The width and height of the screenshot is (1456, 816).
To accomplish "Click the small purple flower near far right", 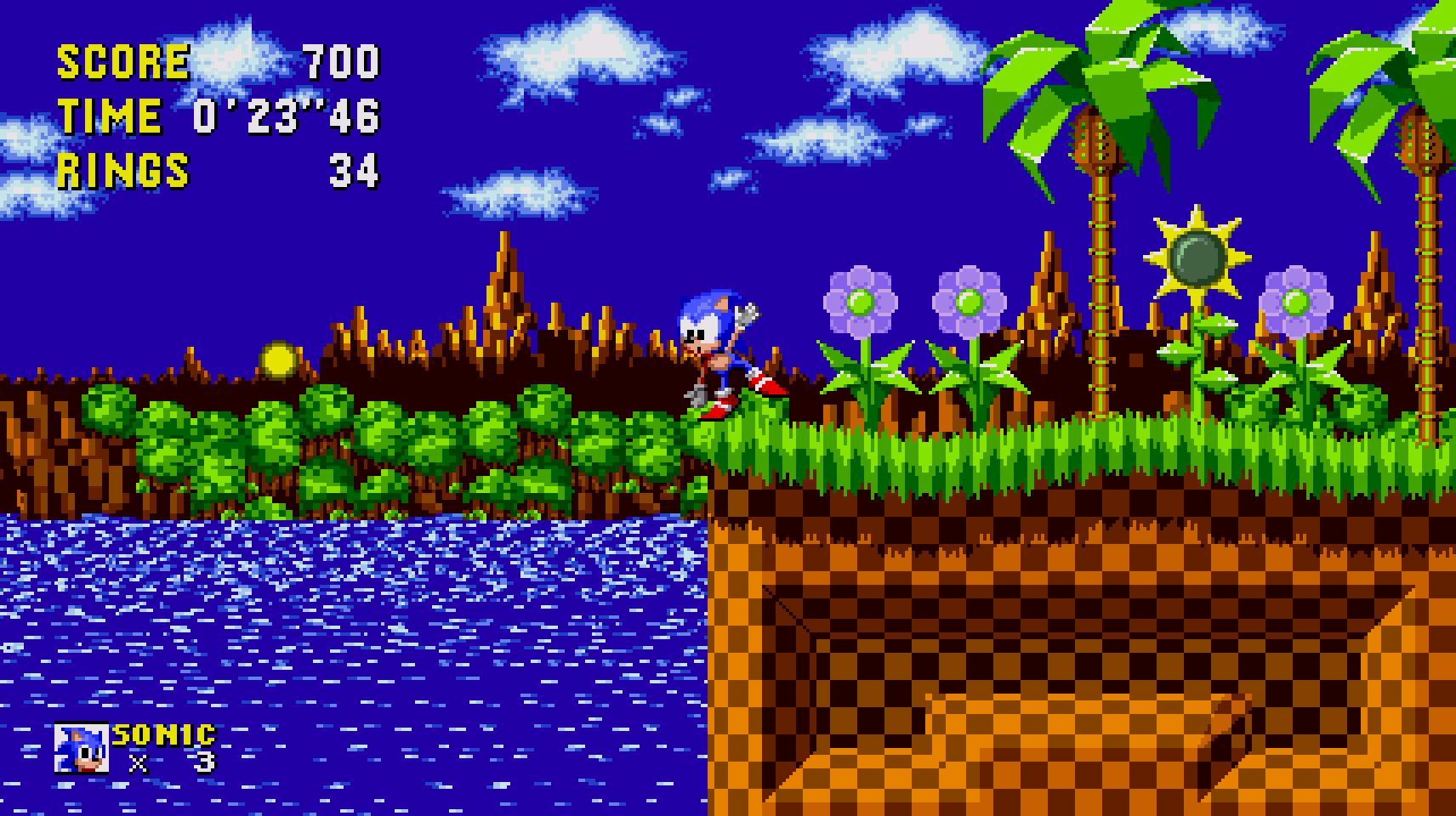I will 1296,302.
